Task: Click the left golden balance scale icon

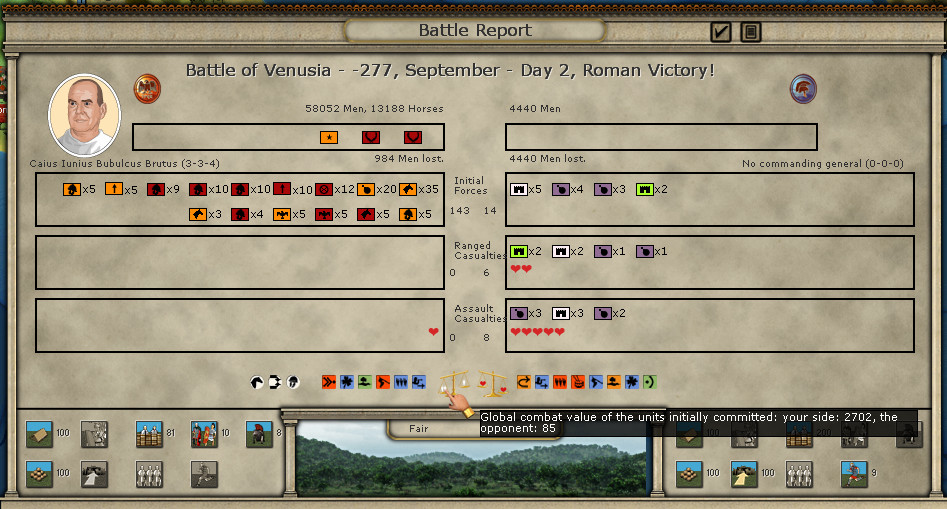Action: click(455, 382)
